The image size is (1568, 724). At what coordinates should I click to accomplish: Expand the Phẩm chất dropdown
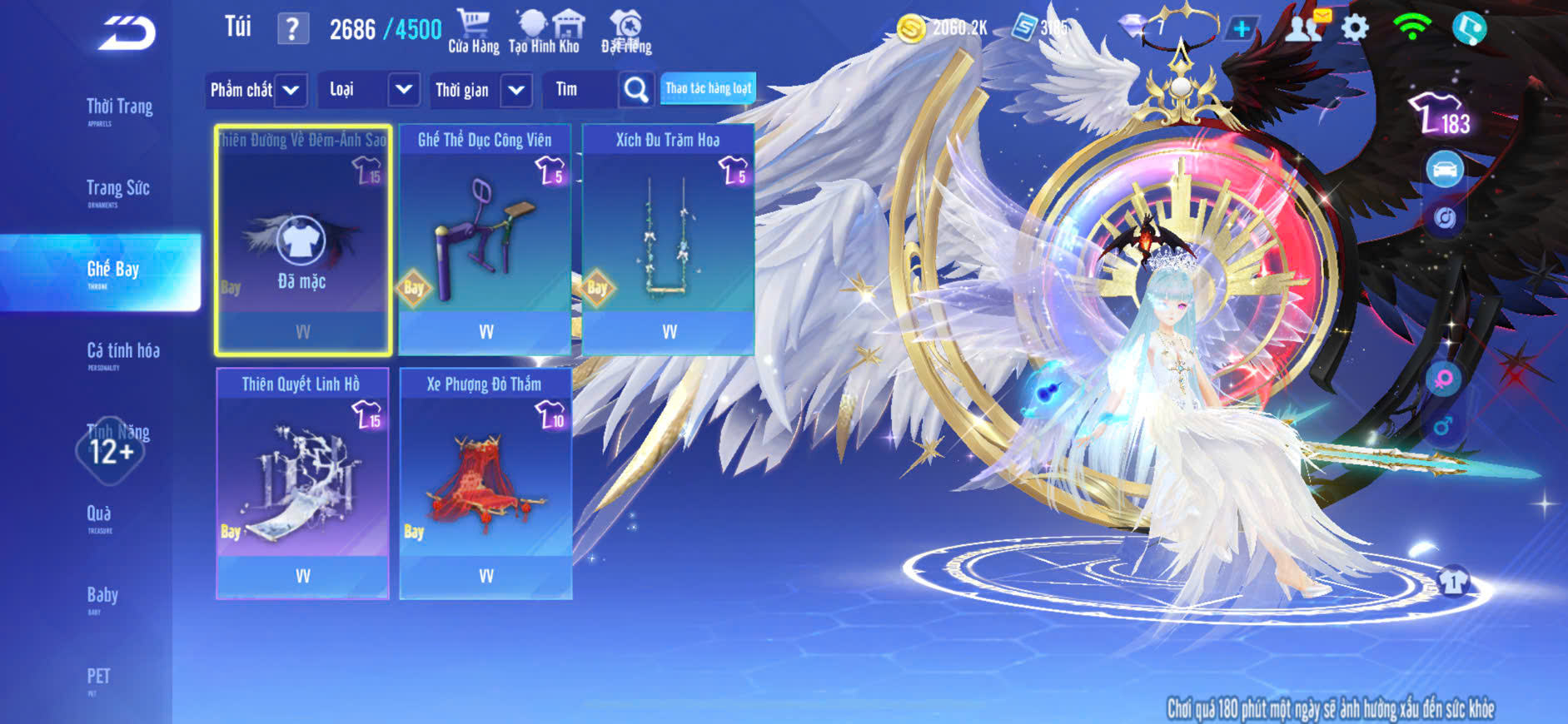[256, 90]
